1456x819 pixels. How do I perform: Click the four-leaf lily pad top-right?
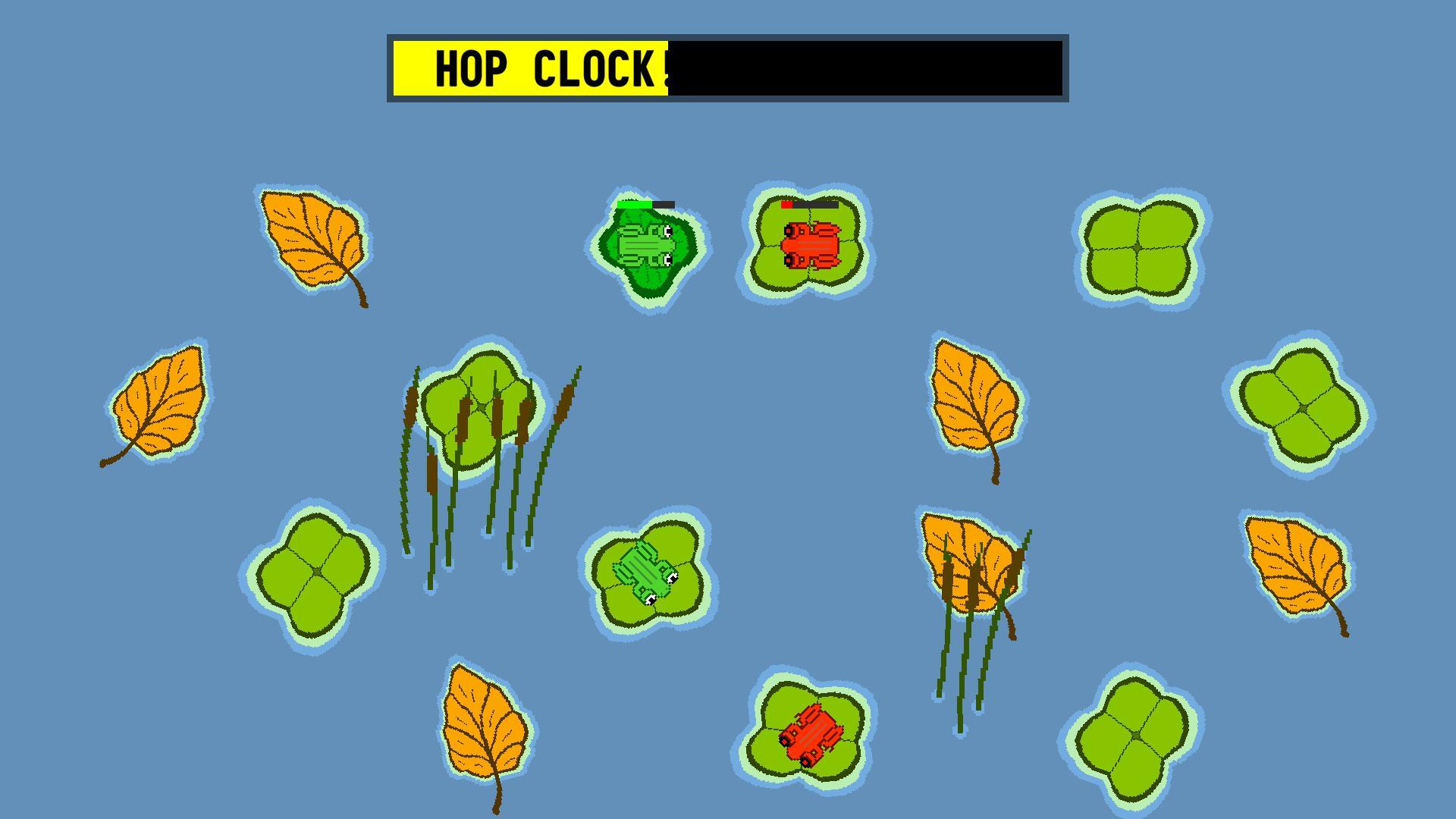1137,250
